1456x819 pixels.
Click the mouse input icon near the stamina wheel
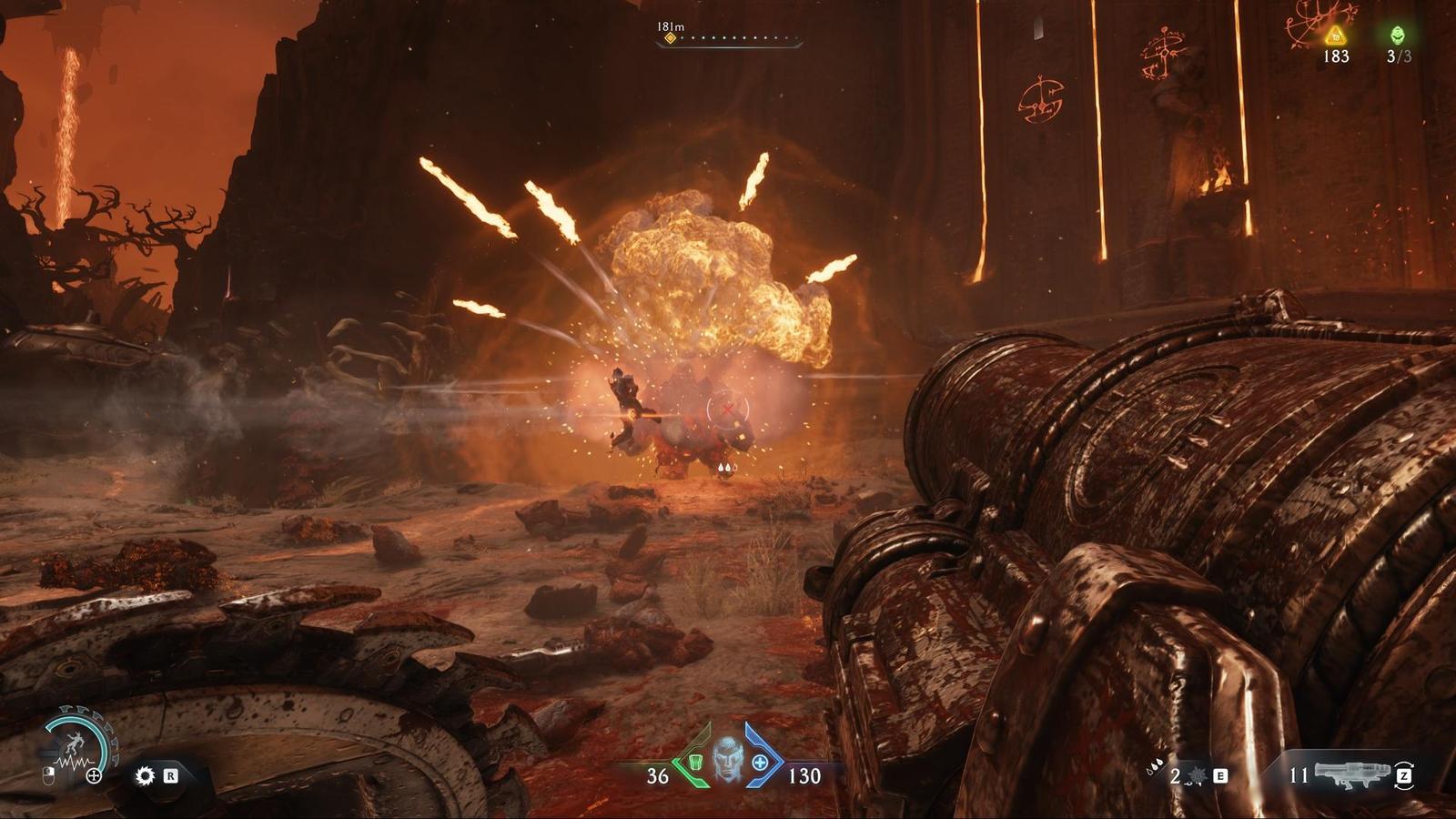click(48, 775)
